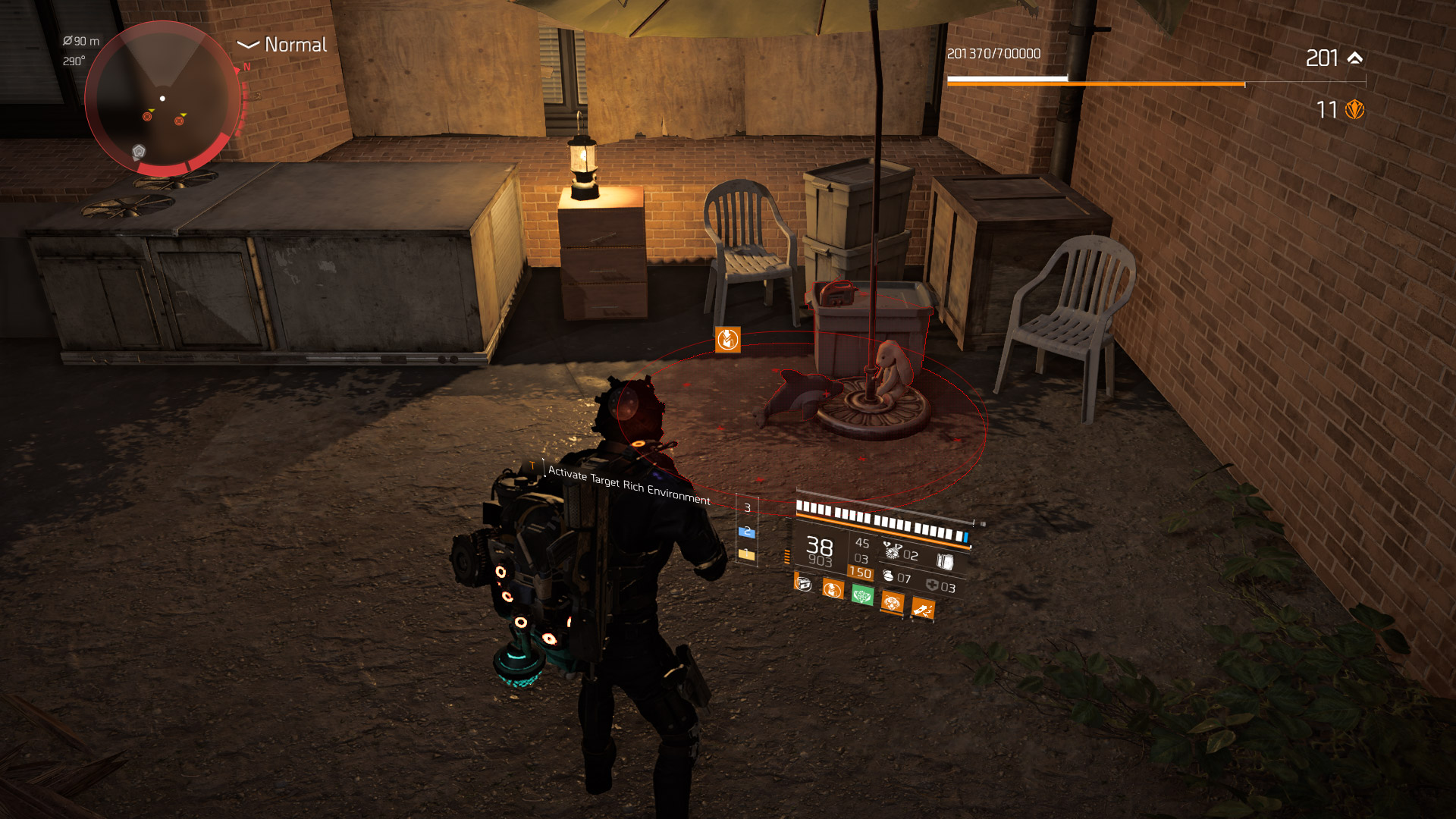Image resolution: width=1456 pixels, height=819 pixels.
Task: Click the orange emblem beside the 11 counter
Action: pyautogui.click(x=1354, y=110)
